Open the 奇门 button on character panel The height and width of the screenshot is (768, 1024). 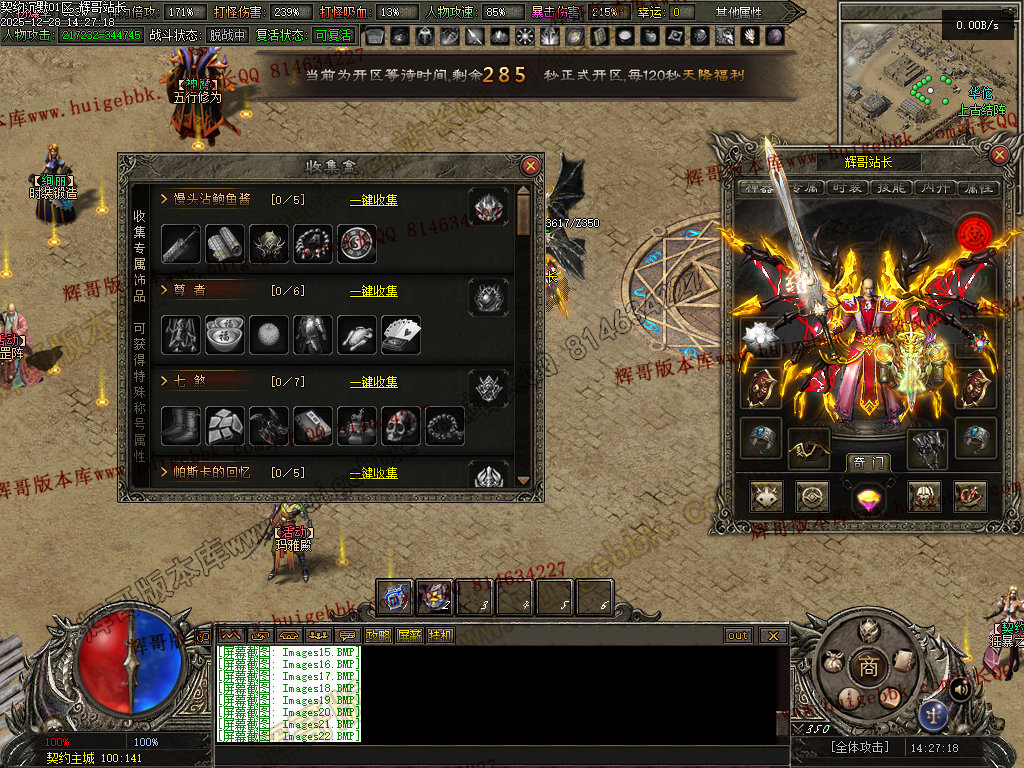click(867, 462)
